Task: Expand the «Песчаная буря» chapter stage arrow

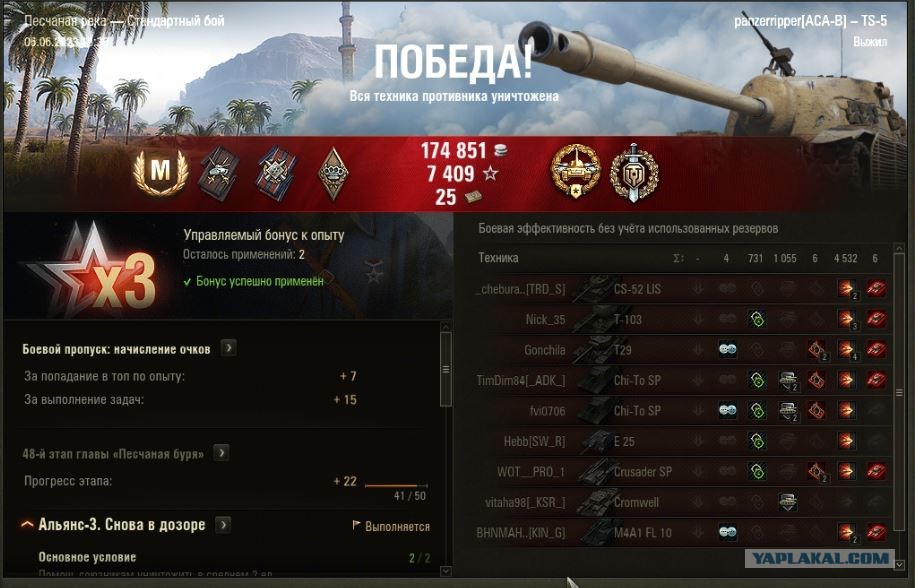Action: pos(221,453)
